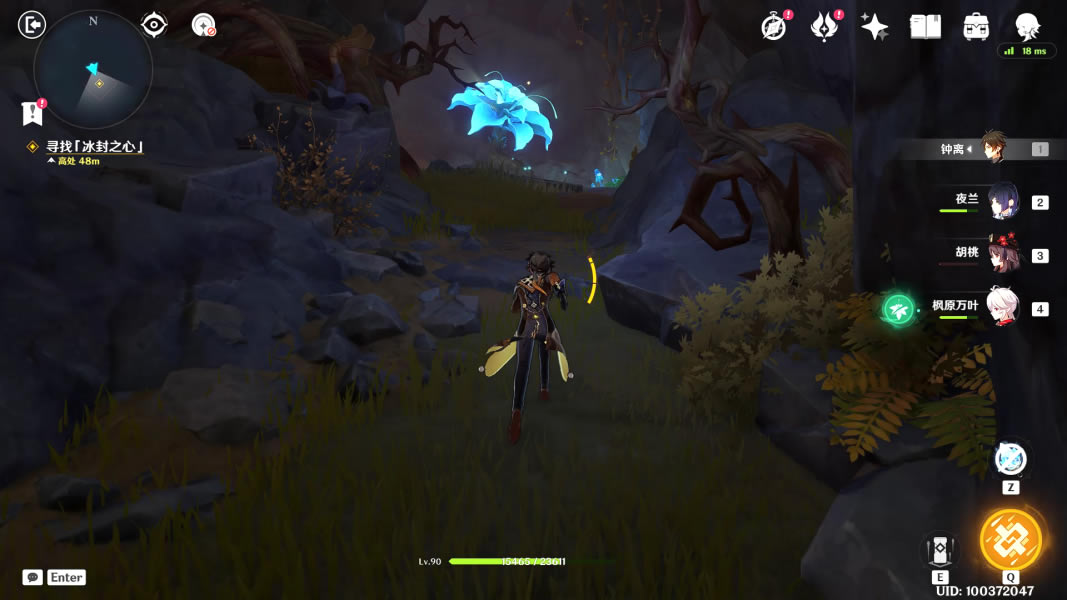Use the round gadget icon
Viewport: 1067px width, 600px height.
point(1010,460)
